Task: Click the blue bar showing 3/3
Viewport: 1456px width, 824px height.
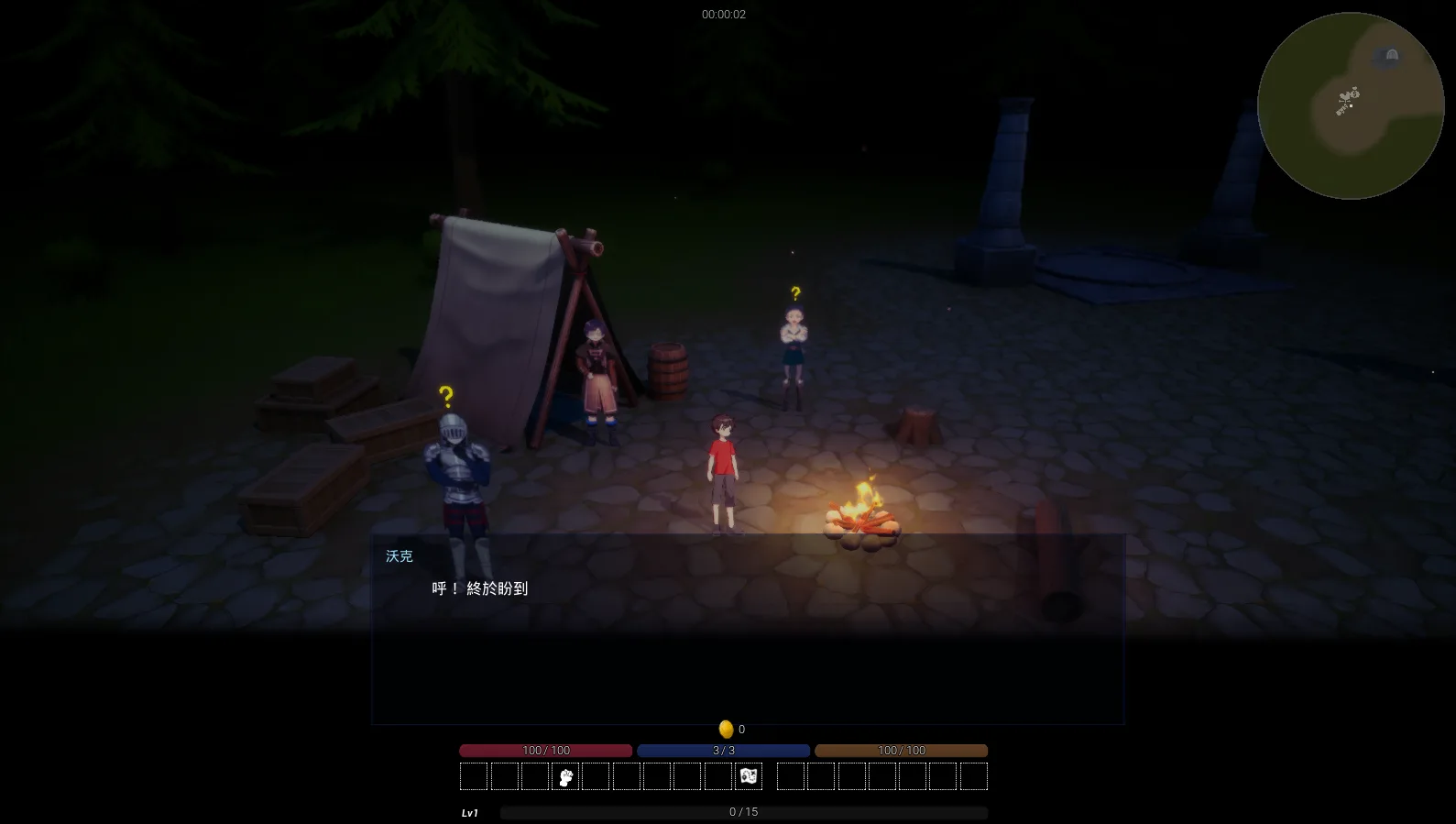Action: click(724, 750)
